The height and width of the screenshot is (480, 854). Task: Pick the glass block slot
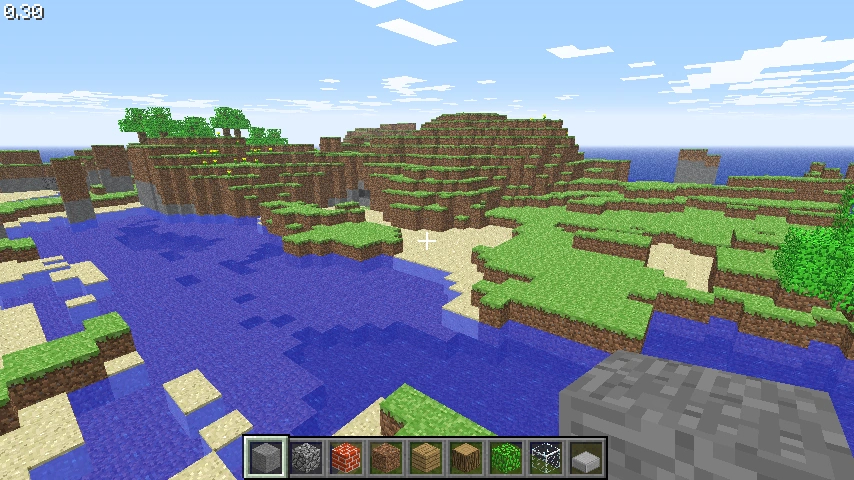[546, 458]
